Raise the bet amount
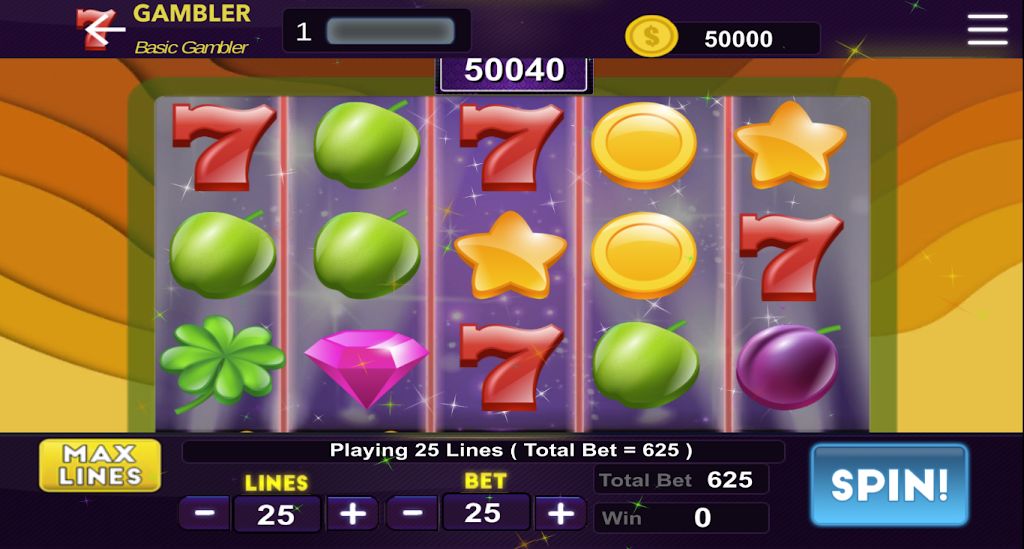Screen dimensions: 1024x549 click(561, 514)
